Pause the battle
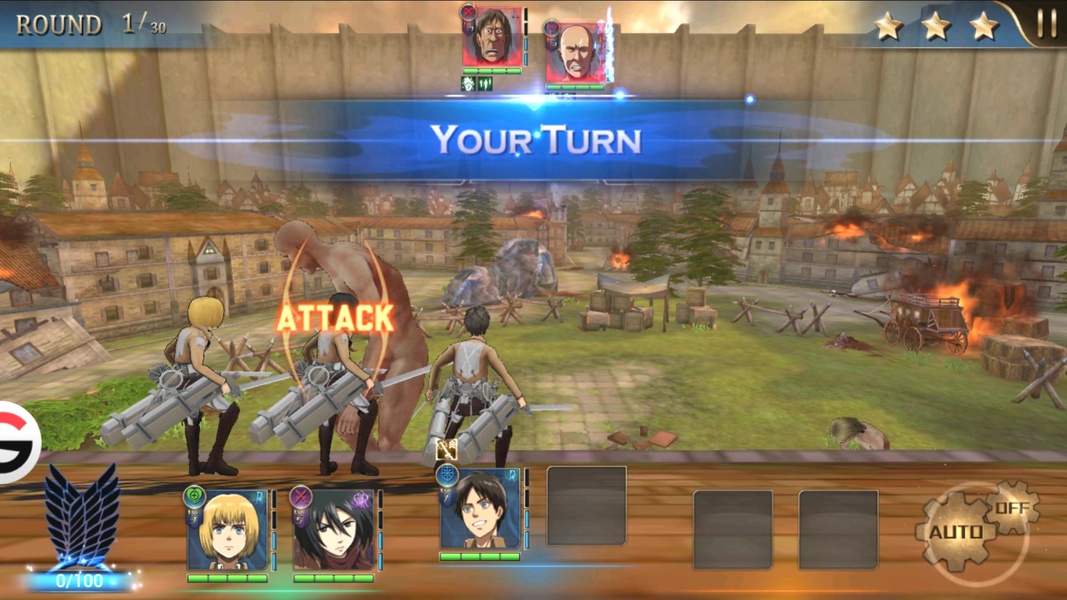The height and width of the screenshot is (600, 1067). pyautogui.click(x=1046, y=24)
